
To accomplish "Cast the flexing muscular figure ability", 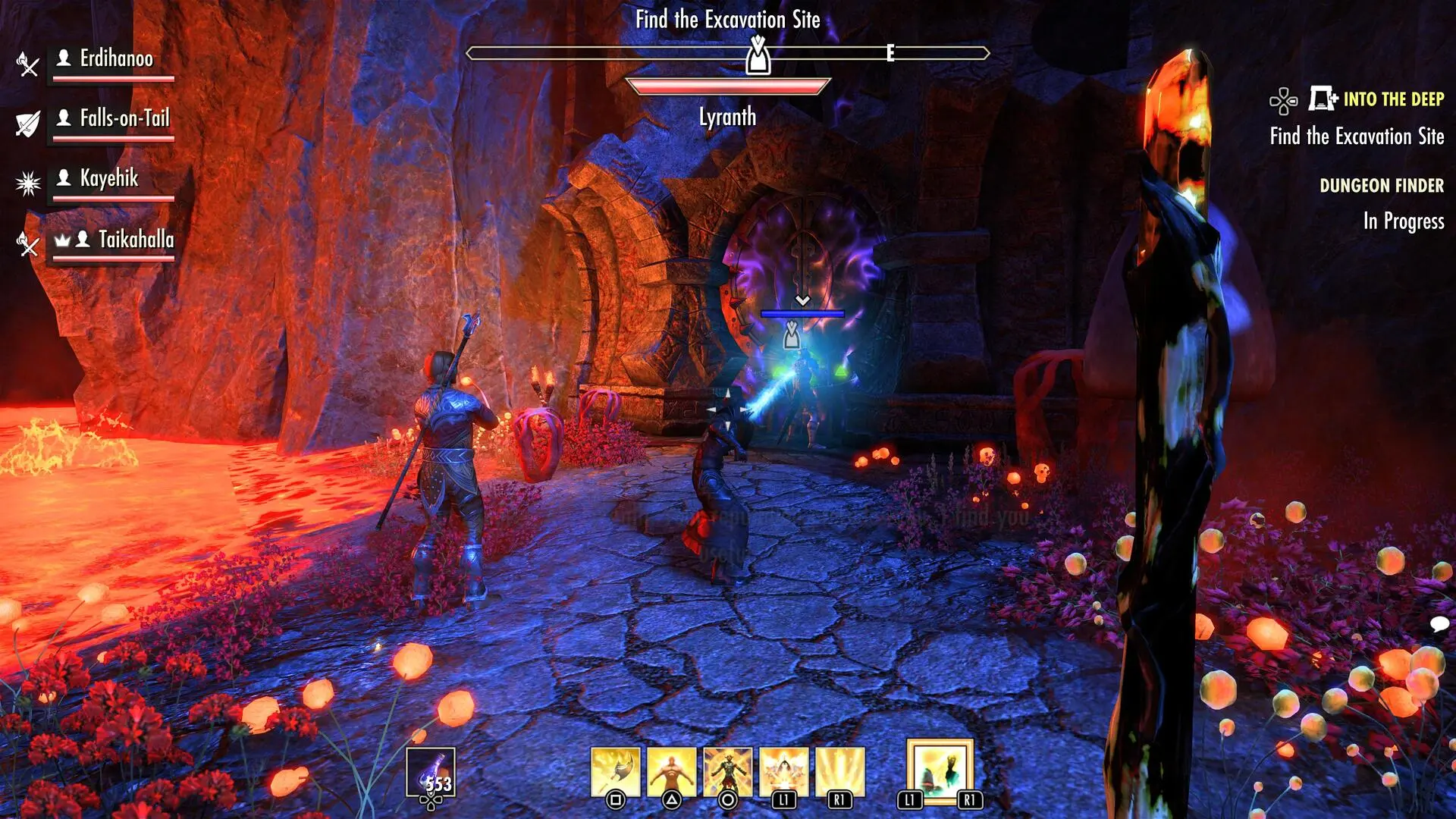I will click(671, 772).
